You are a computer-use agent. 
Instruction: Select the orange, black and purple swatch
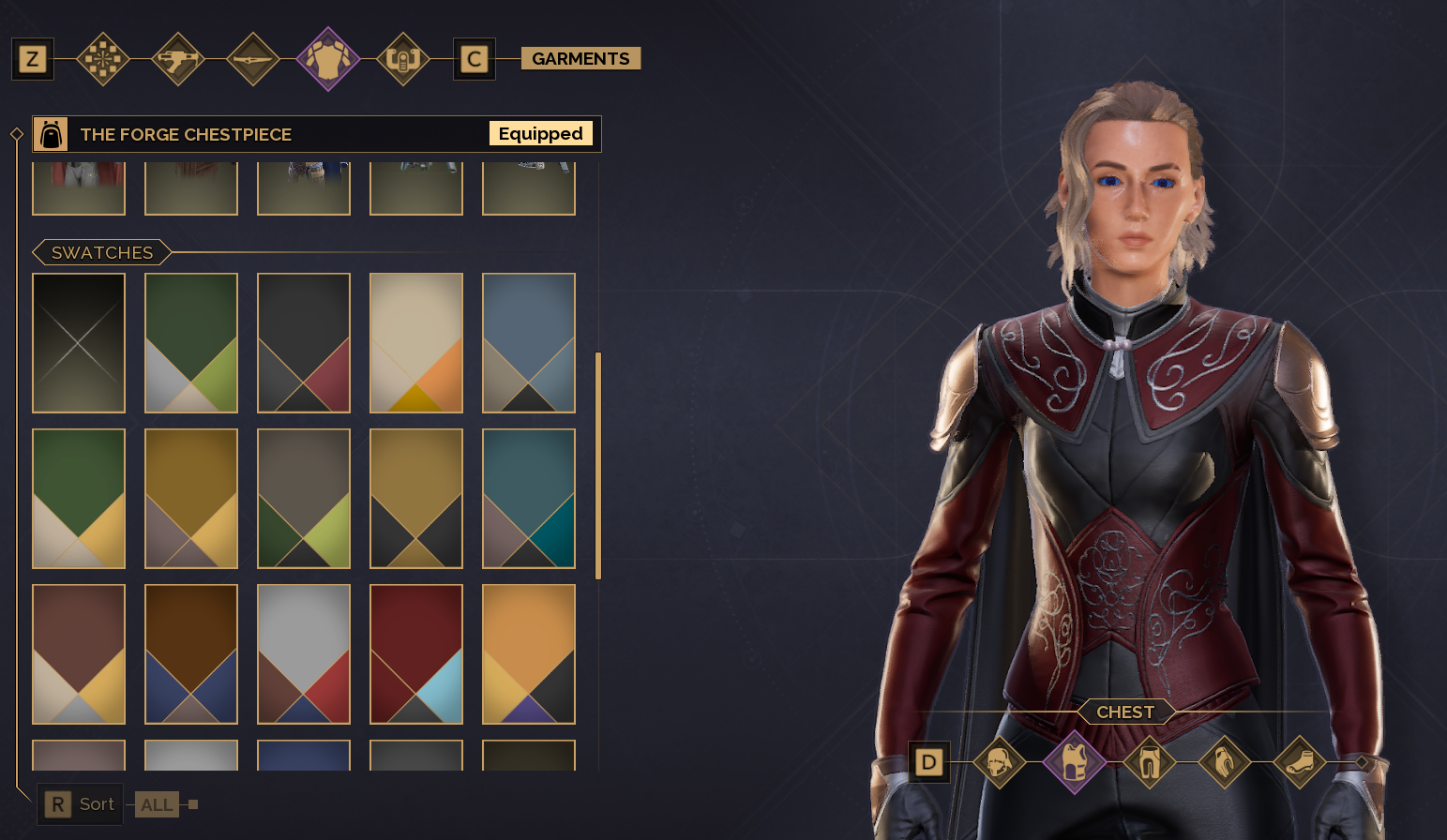529,654
